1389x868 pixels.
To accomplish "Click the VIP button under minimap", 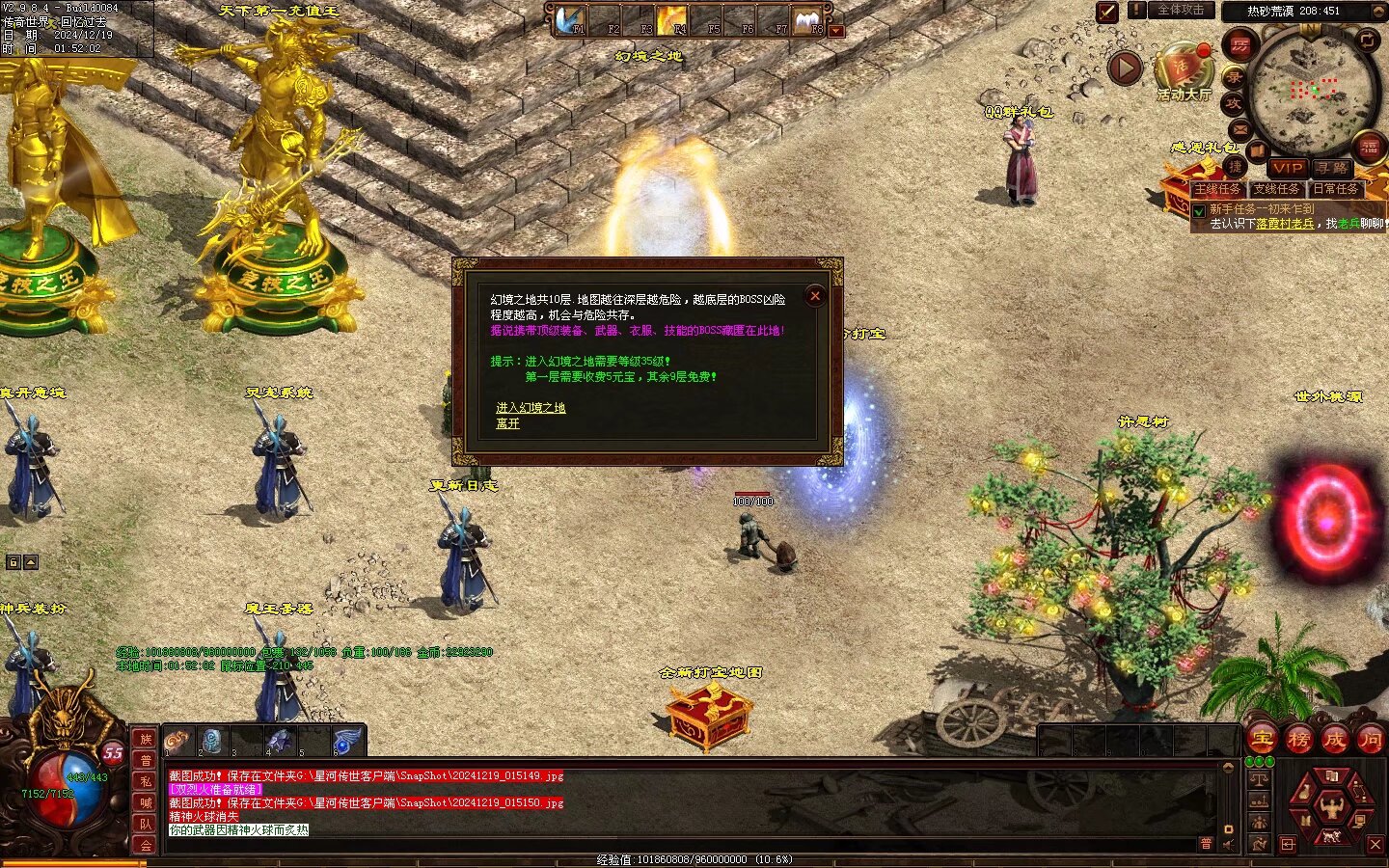I will point(1287,168).
